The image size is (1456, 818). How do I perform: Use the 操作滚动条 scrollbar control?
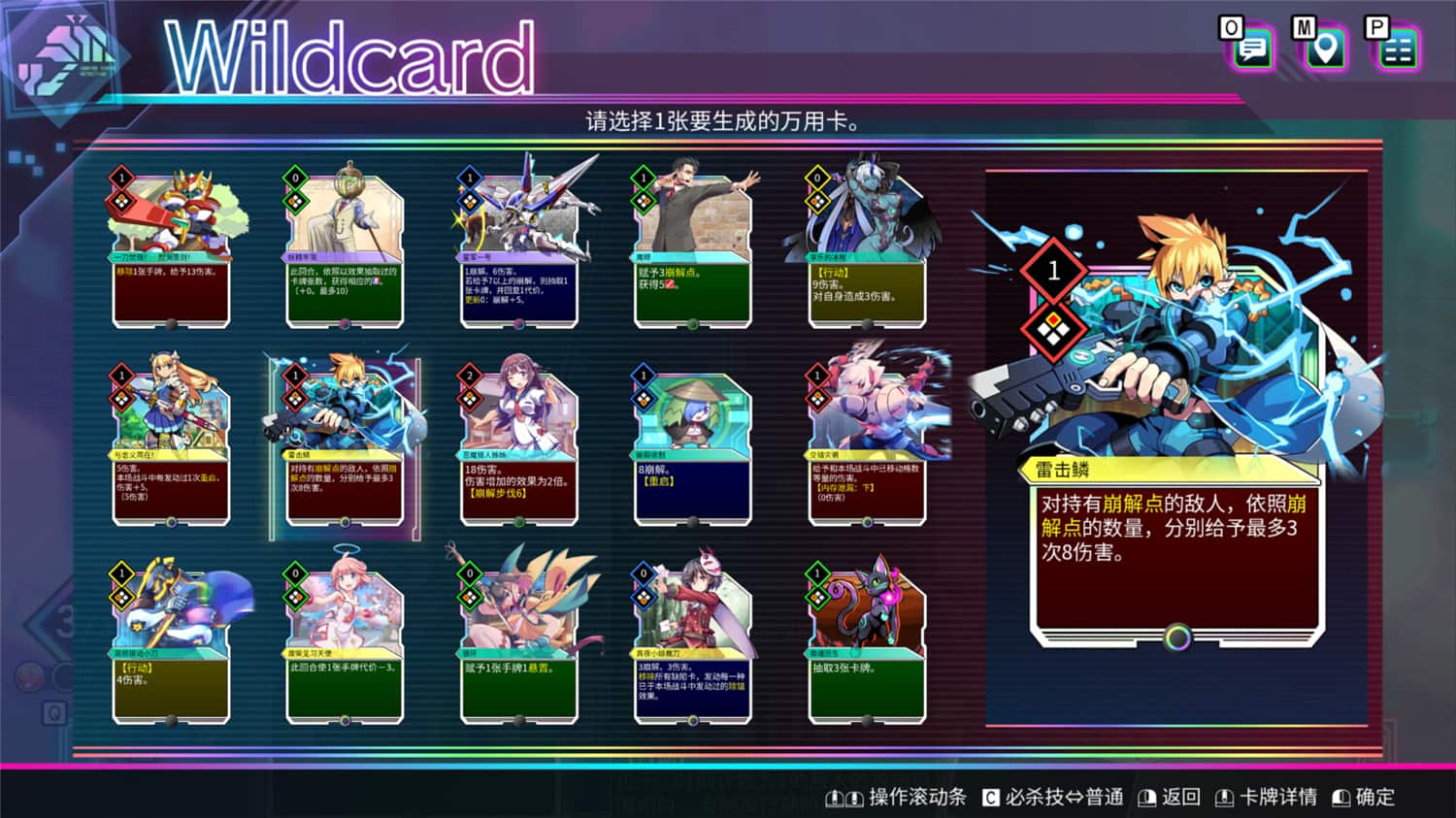pyautogui.click(x=898, y=797)
